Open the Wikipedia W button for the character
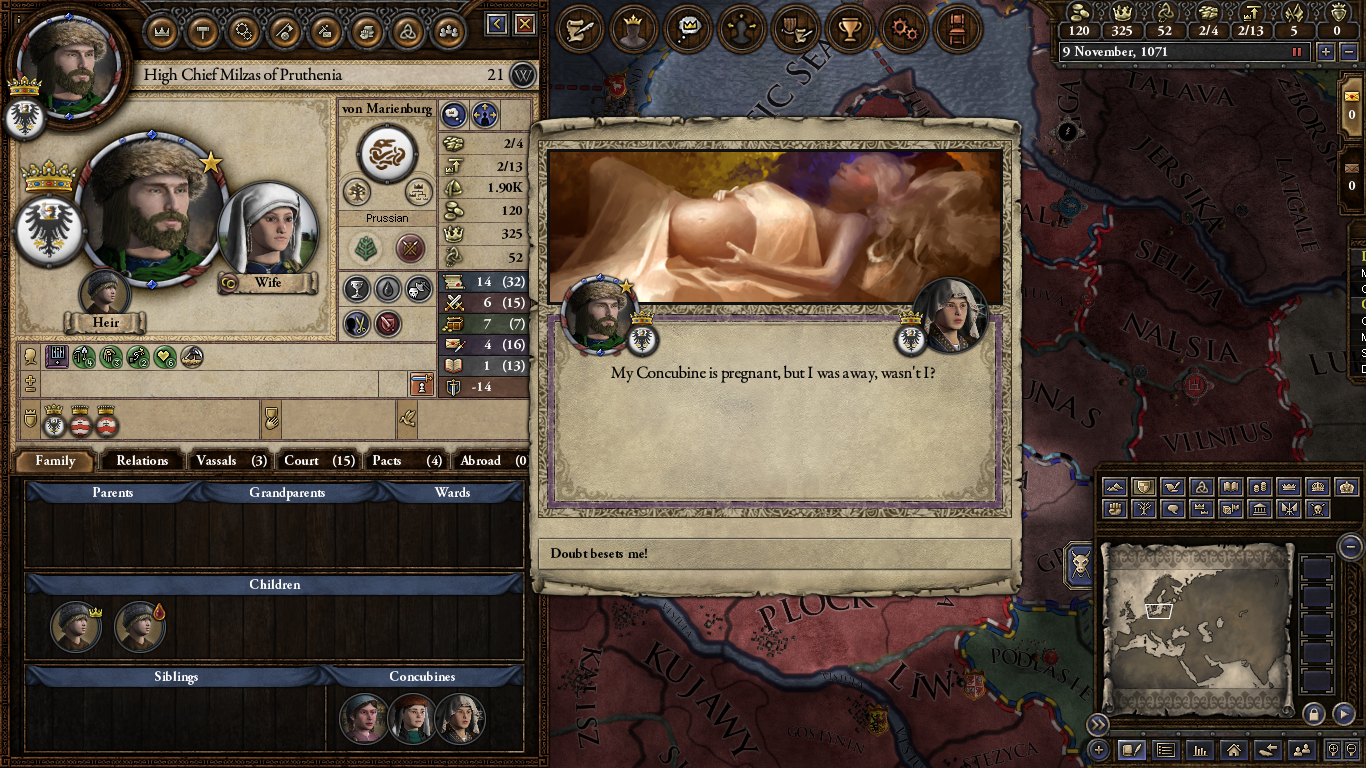Viewport: 1366px width, 768px height. click(523, 75)
